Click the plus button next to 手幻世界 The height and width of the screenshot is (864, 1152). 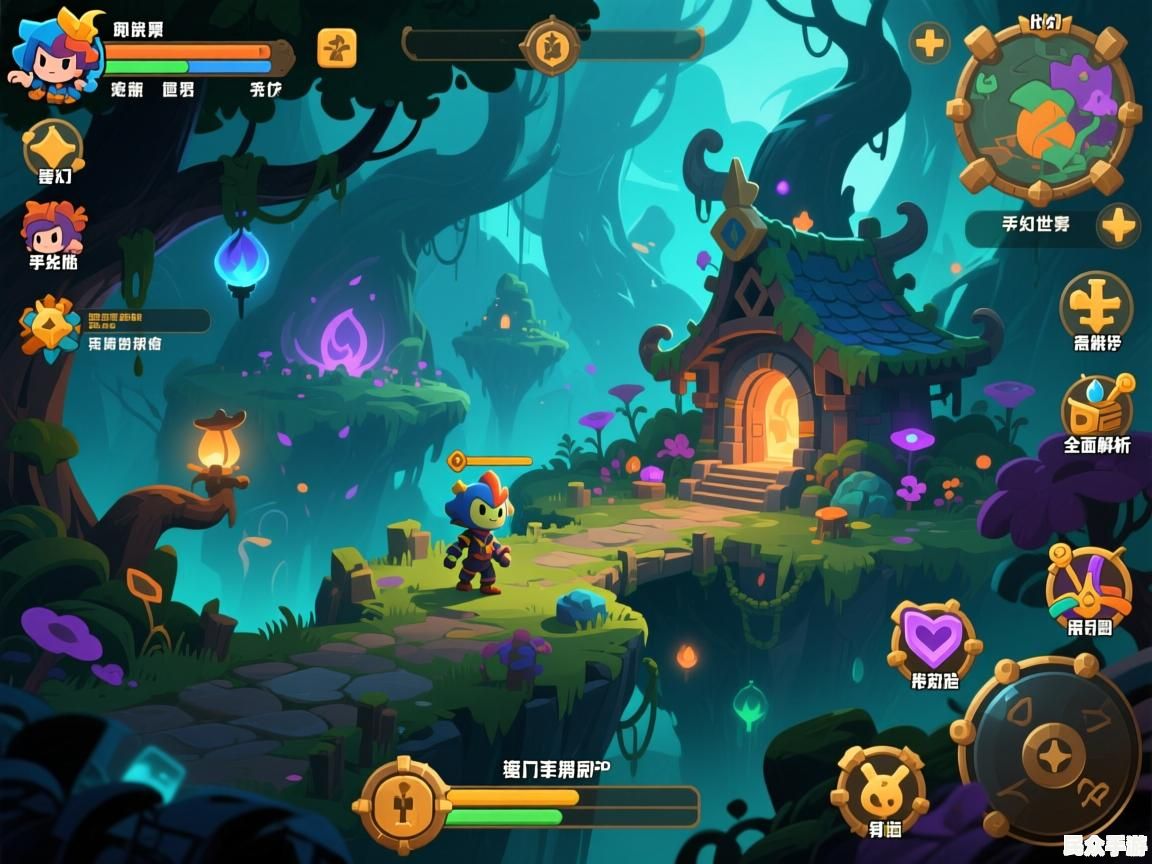click(x=1118, y=226)
